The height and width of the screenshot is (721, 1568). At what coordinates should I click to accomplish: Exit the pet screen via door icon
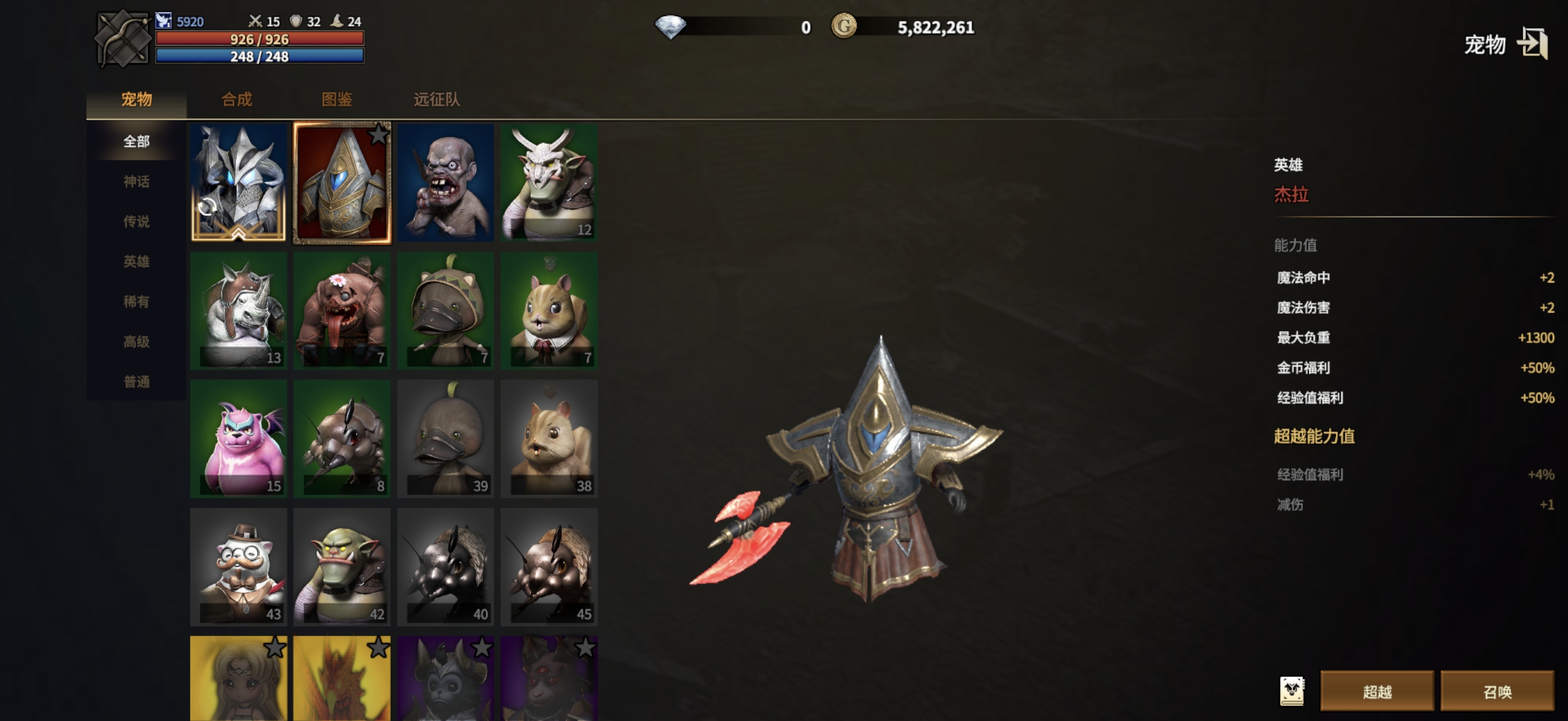(1531, 44)
